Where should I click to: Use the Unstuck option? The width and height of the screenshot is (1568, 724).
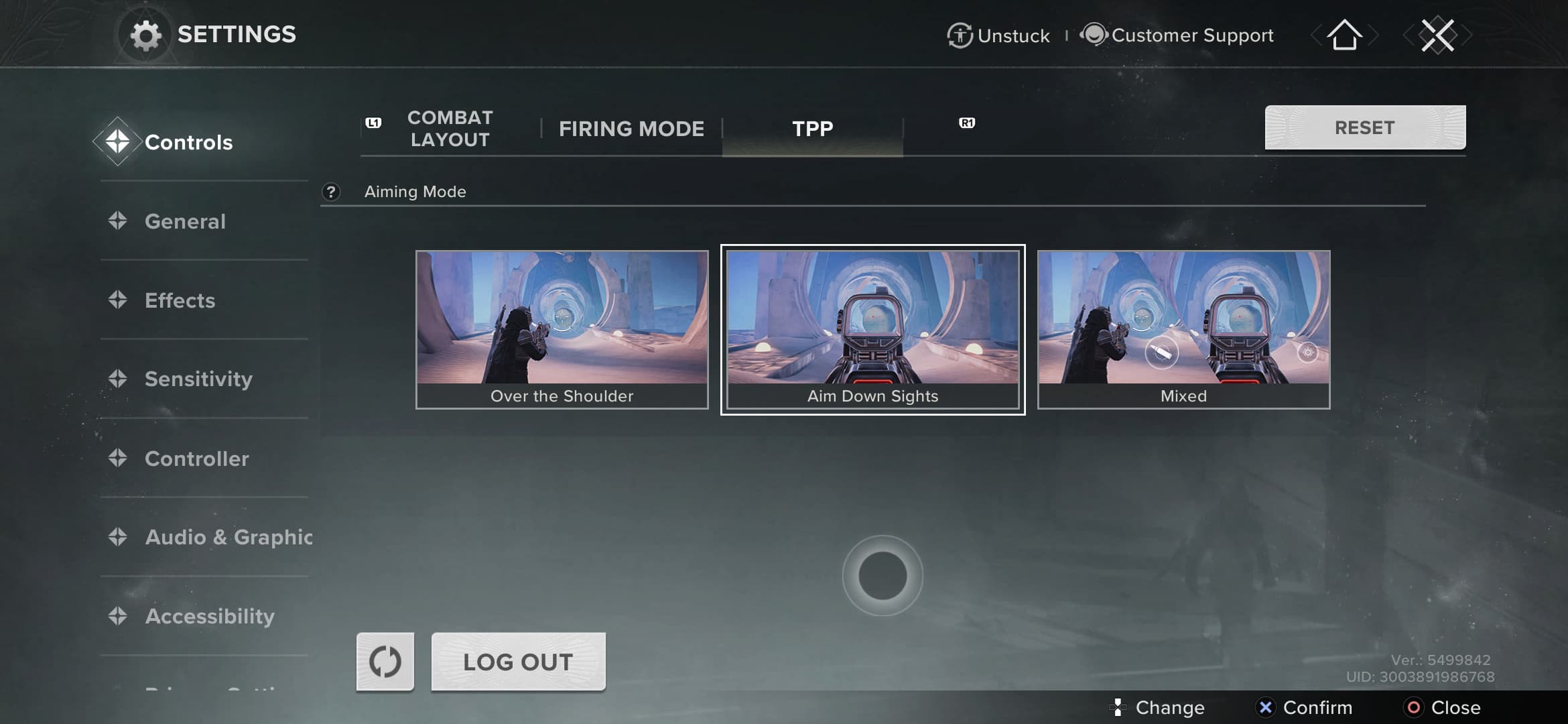[998, 36]
